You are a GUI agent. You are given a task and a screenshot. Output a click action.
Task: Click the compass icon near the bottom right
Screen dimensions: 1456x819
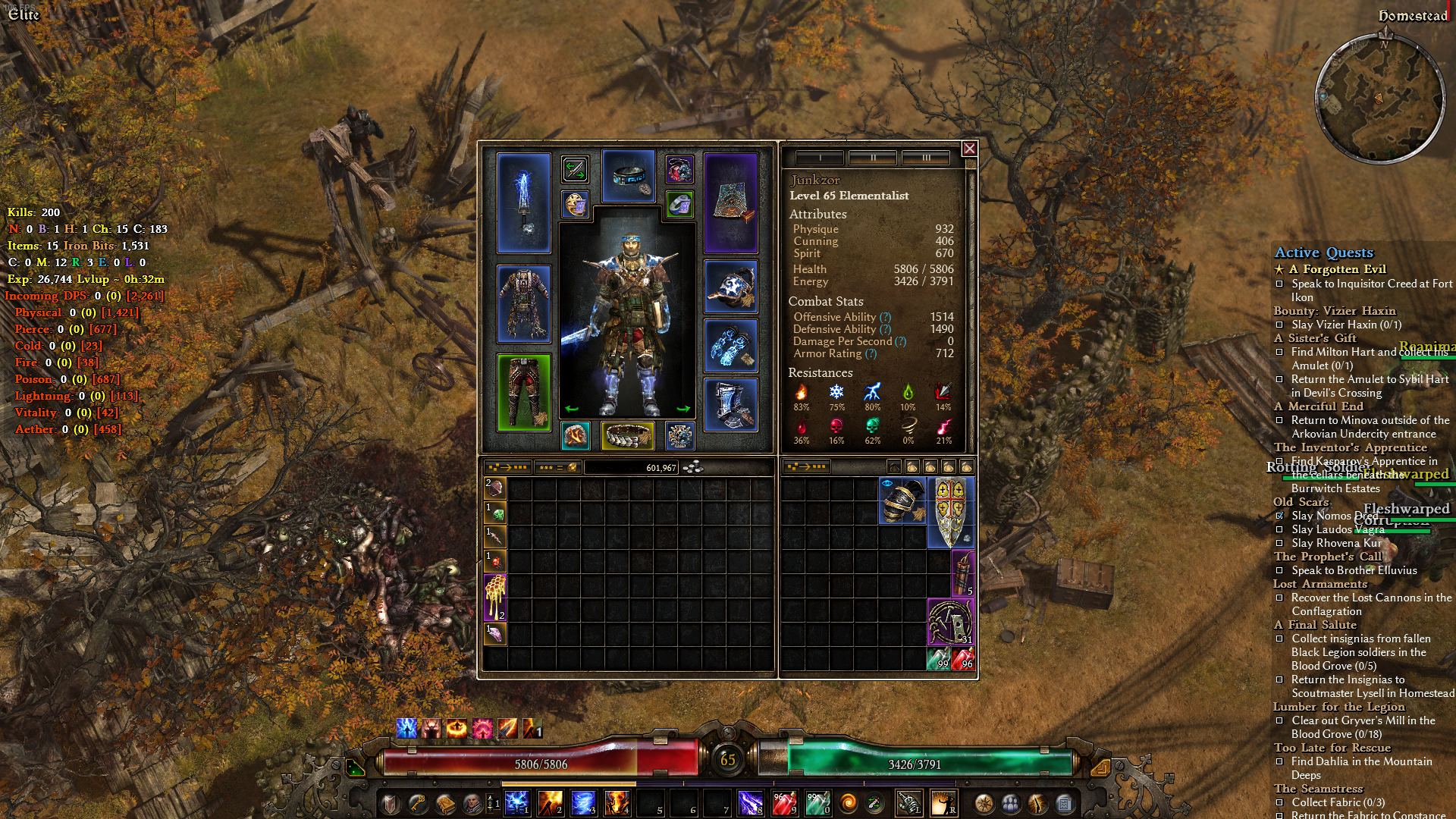pyautogui.click(x=983, y=805)
